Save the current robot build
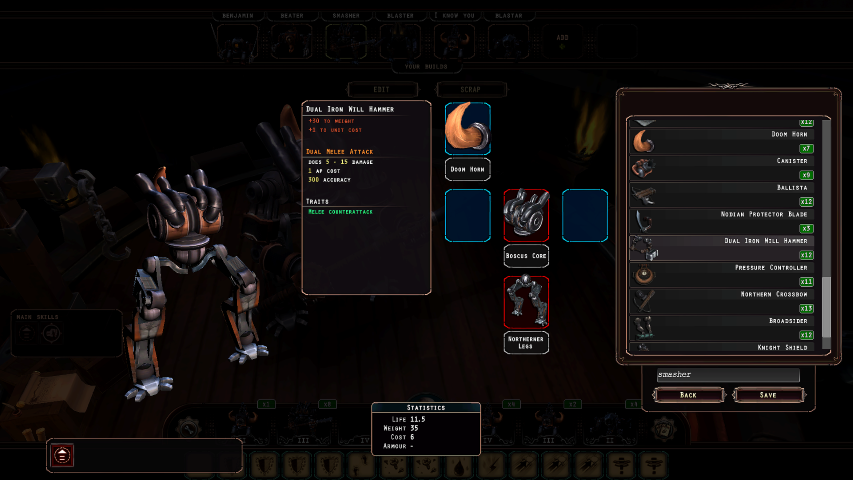853x480 pixels. 768,395
